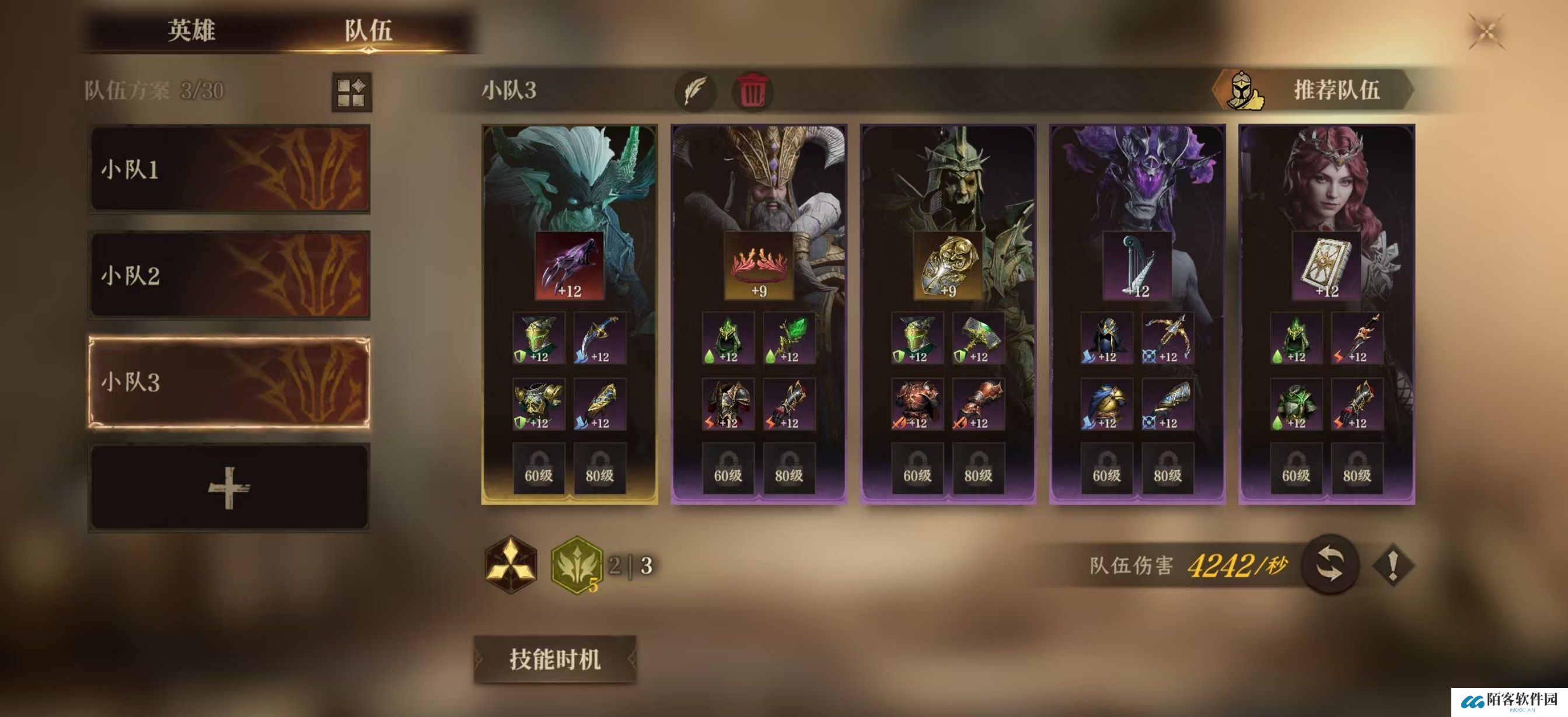Show damage info via the exclamation icon
Screen dimensions: 1568x717
click(x=1392, y=565)
